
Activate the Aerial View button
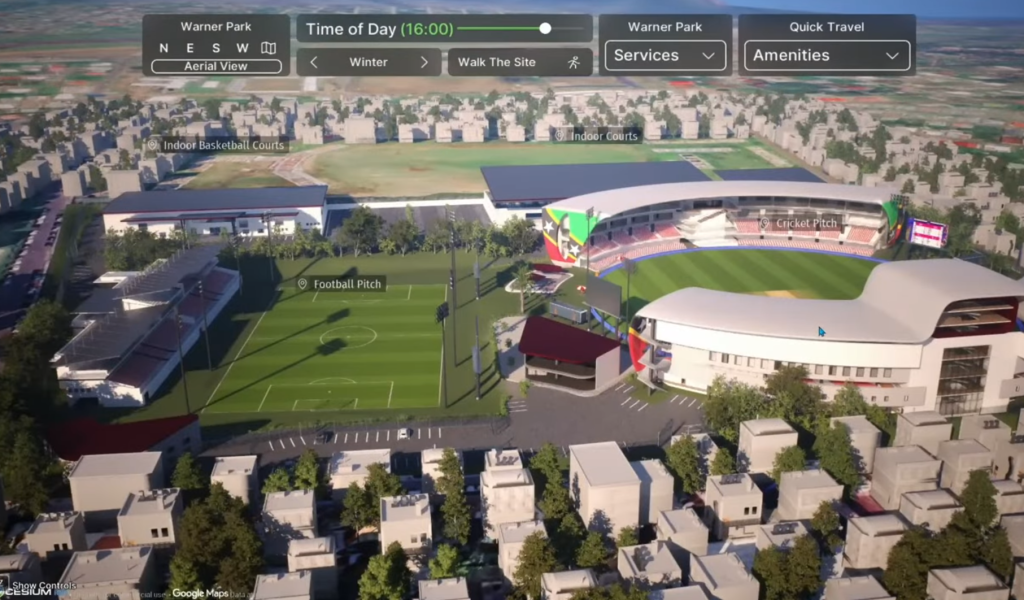point(216,66)
